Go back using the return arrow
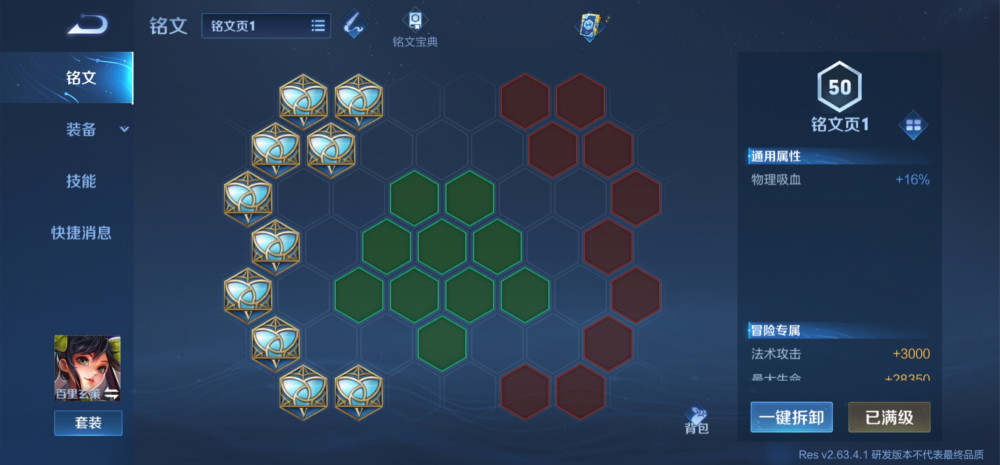 89,24
